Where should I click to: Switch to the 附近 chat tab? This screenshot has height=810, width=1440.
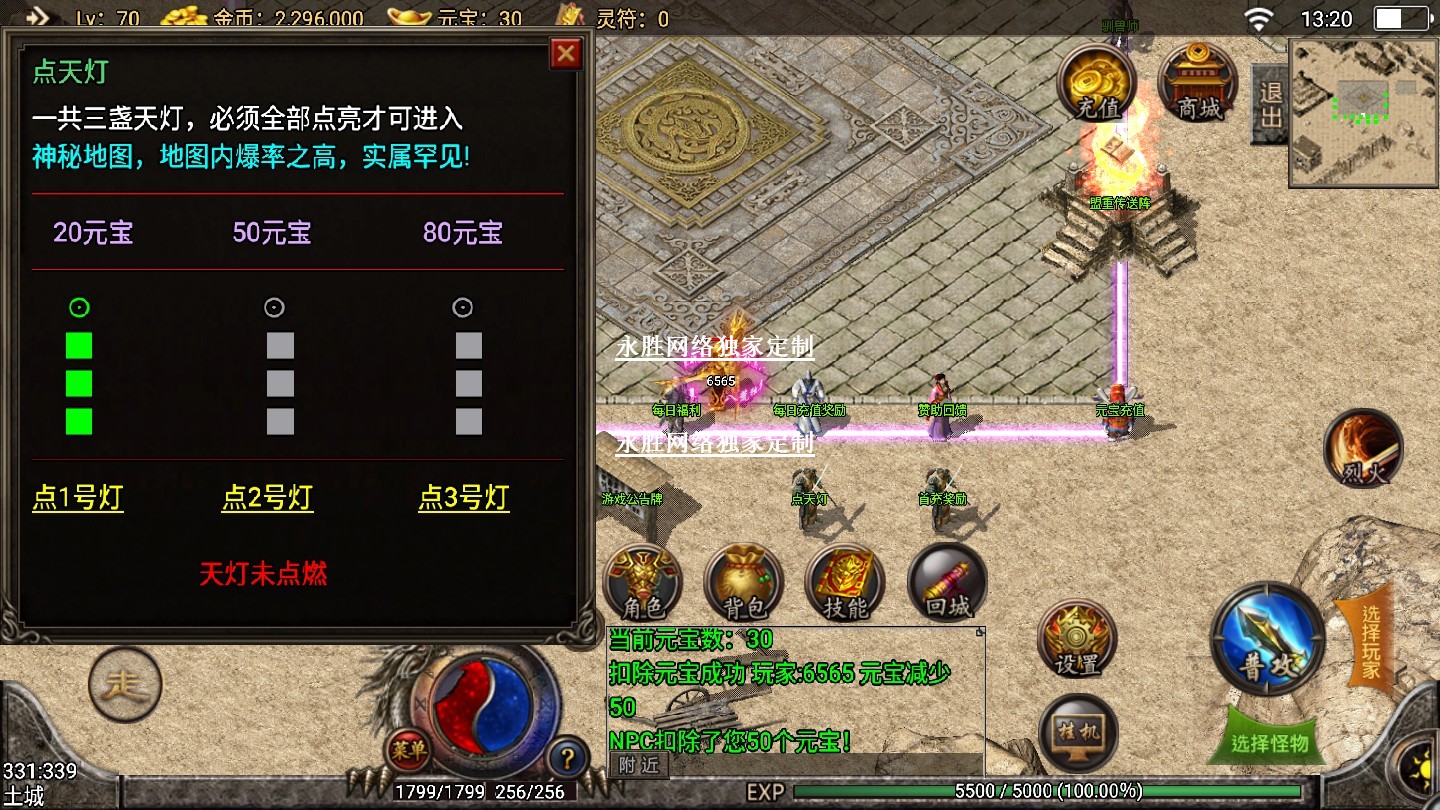click(x=639, y=765)
